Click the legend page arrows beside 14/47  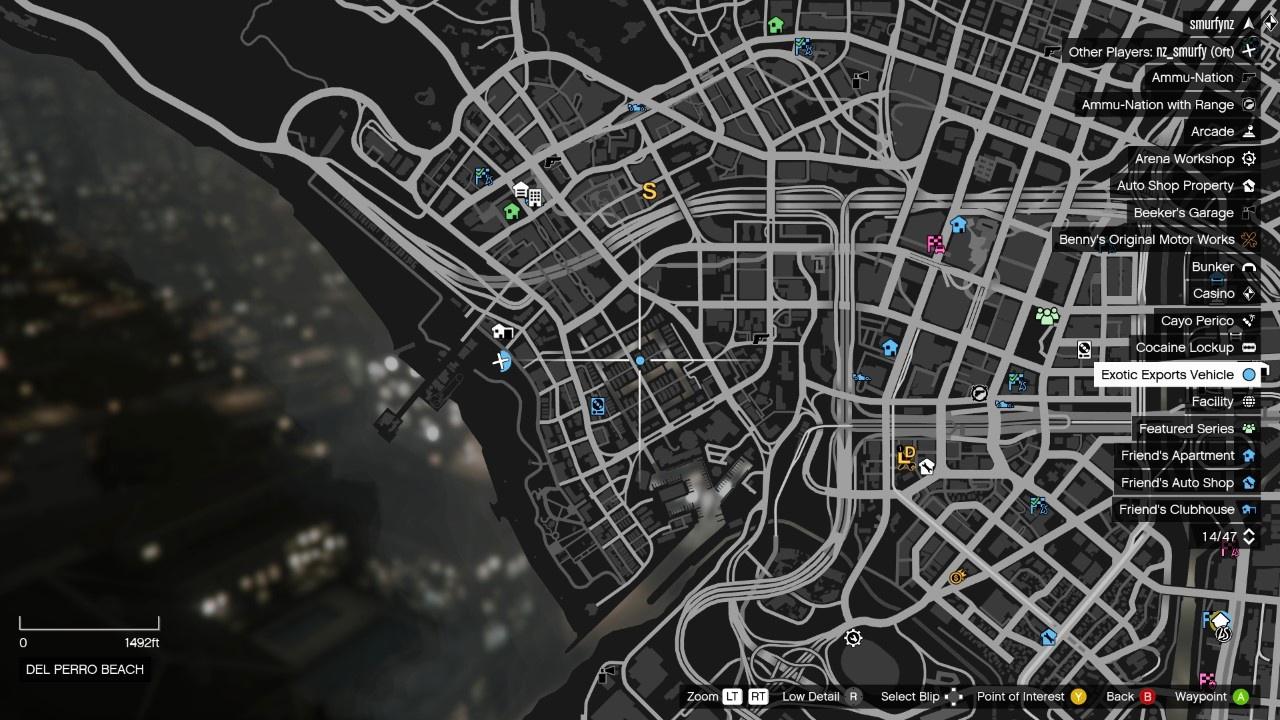pos(1248,537)
